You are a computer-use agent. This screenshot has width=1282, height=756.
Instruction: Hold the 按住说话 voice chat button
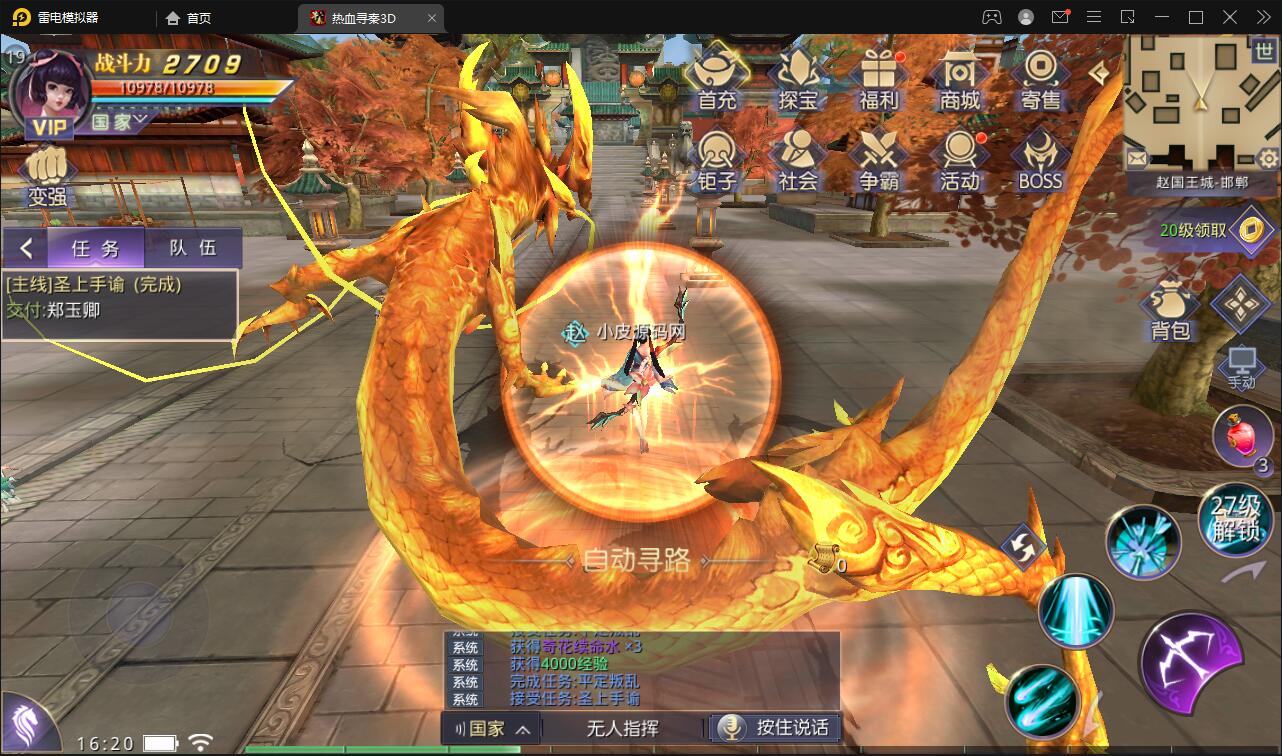coord(775,728)
